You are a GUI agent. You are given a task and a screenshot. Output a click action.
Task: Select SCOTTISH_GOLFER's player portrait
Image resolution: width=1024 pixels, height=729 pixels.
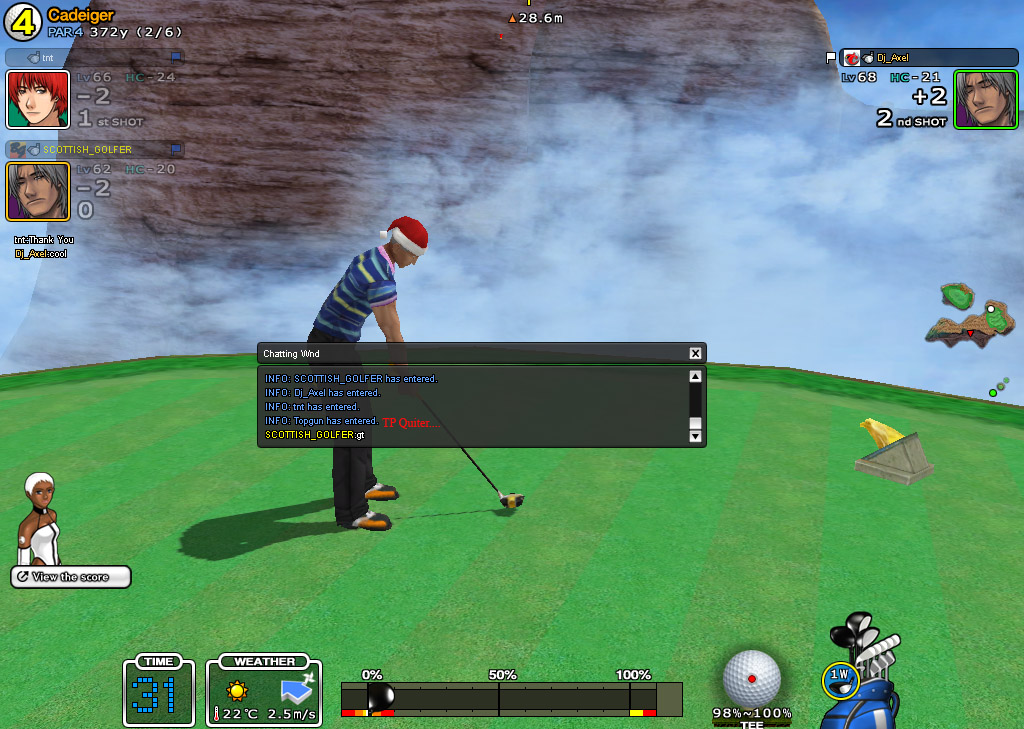pyautogui.click(x=38, y=191)
